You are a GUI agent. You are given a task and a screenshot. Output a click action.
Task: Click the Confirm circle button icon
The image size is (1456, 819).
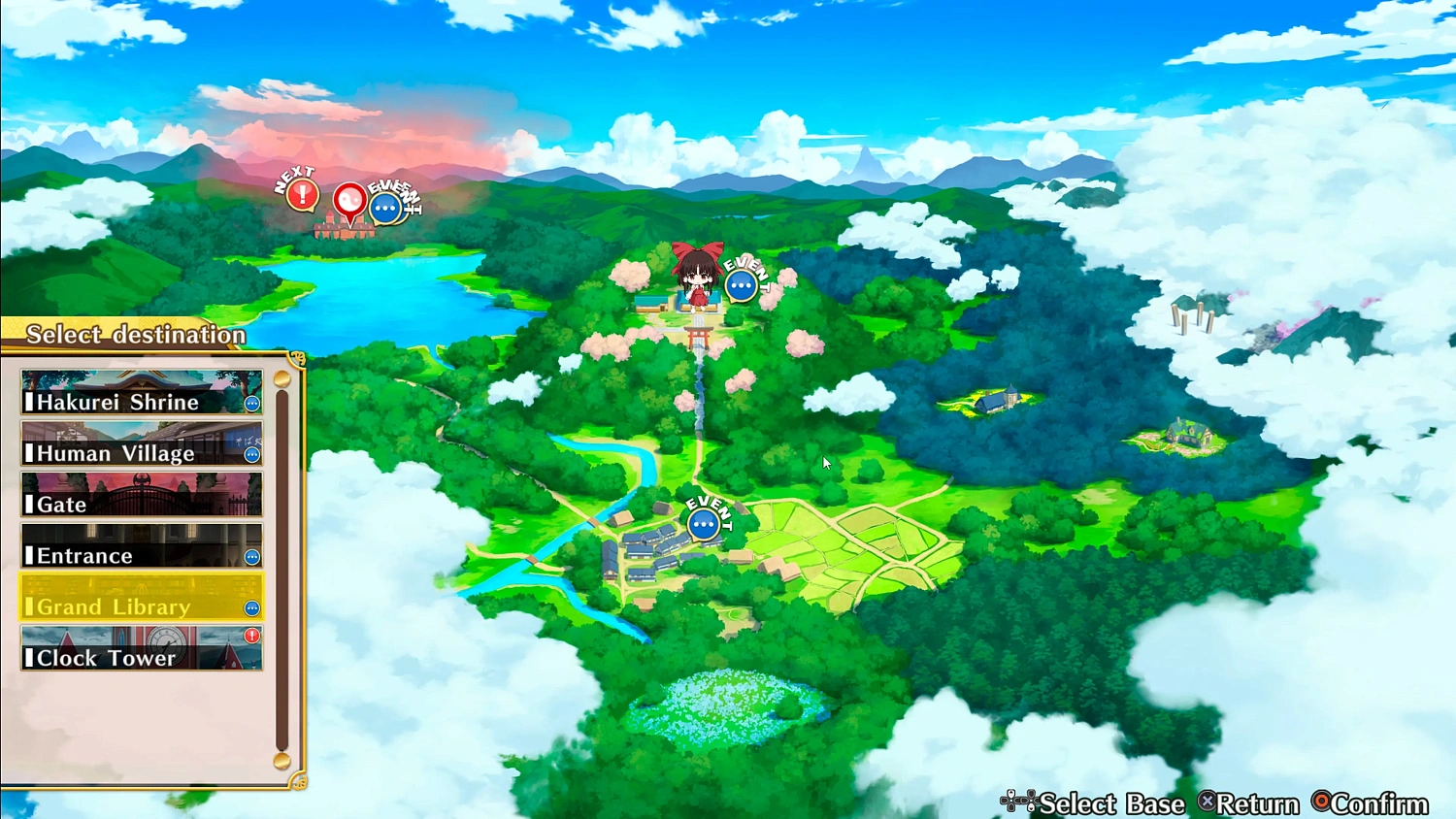(1322, 803)
